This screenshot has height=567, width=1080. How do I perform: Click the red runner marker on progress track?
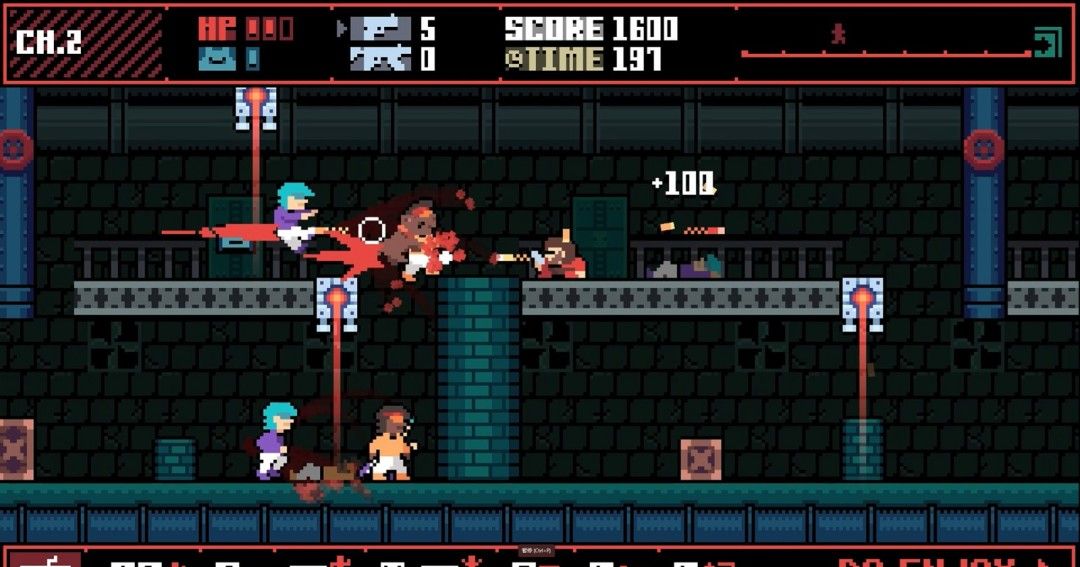pyautogui.click(x=838, y=34)
